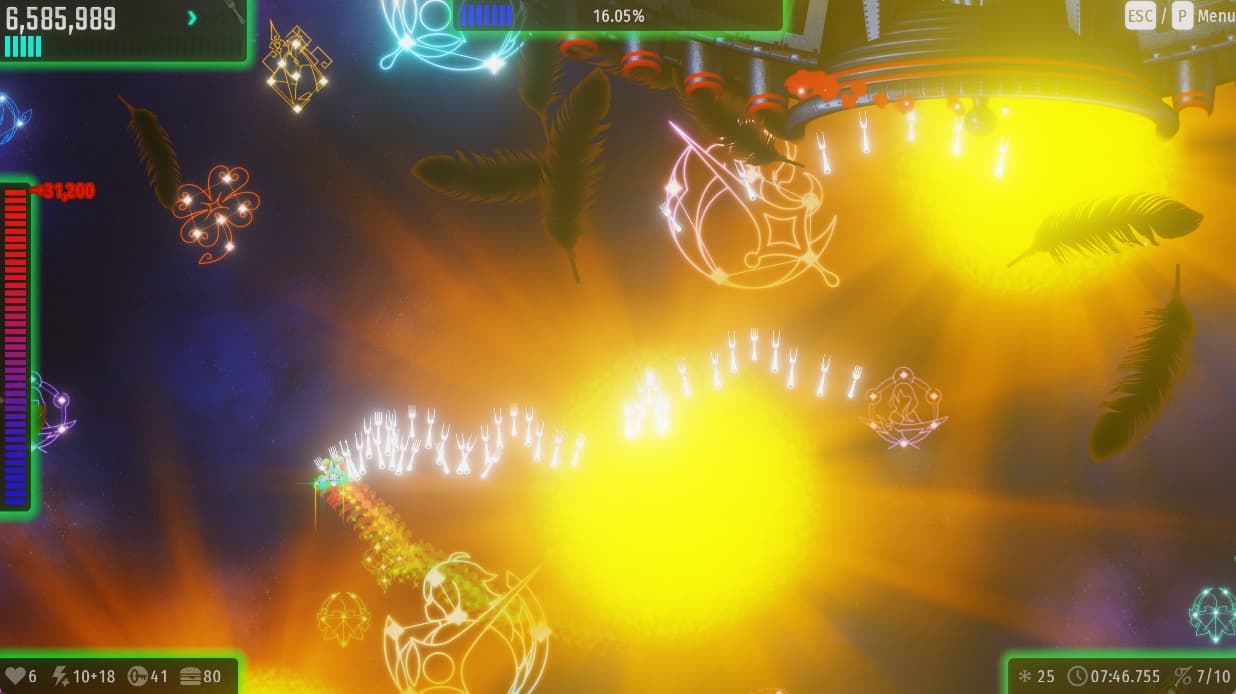Screen dimensions: 1236x694
Task: Open the pause Menu
Action: point(1215,16)
